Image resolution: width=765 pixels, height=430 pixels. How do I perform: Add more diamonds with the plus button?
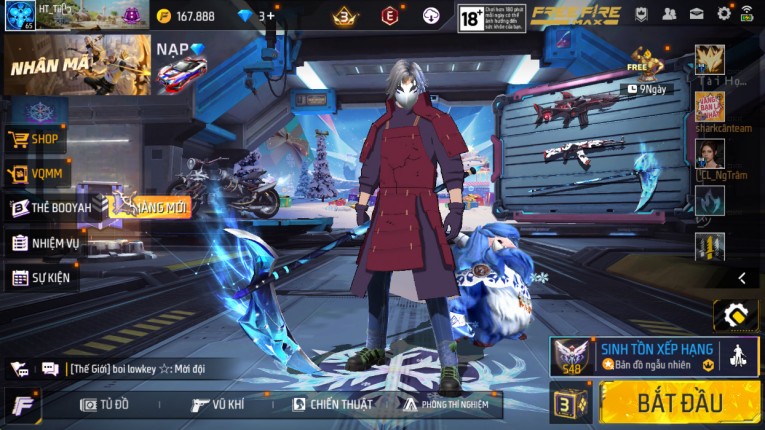[271, 16]
